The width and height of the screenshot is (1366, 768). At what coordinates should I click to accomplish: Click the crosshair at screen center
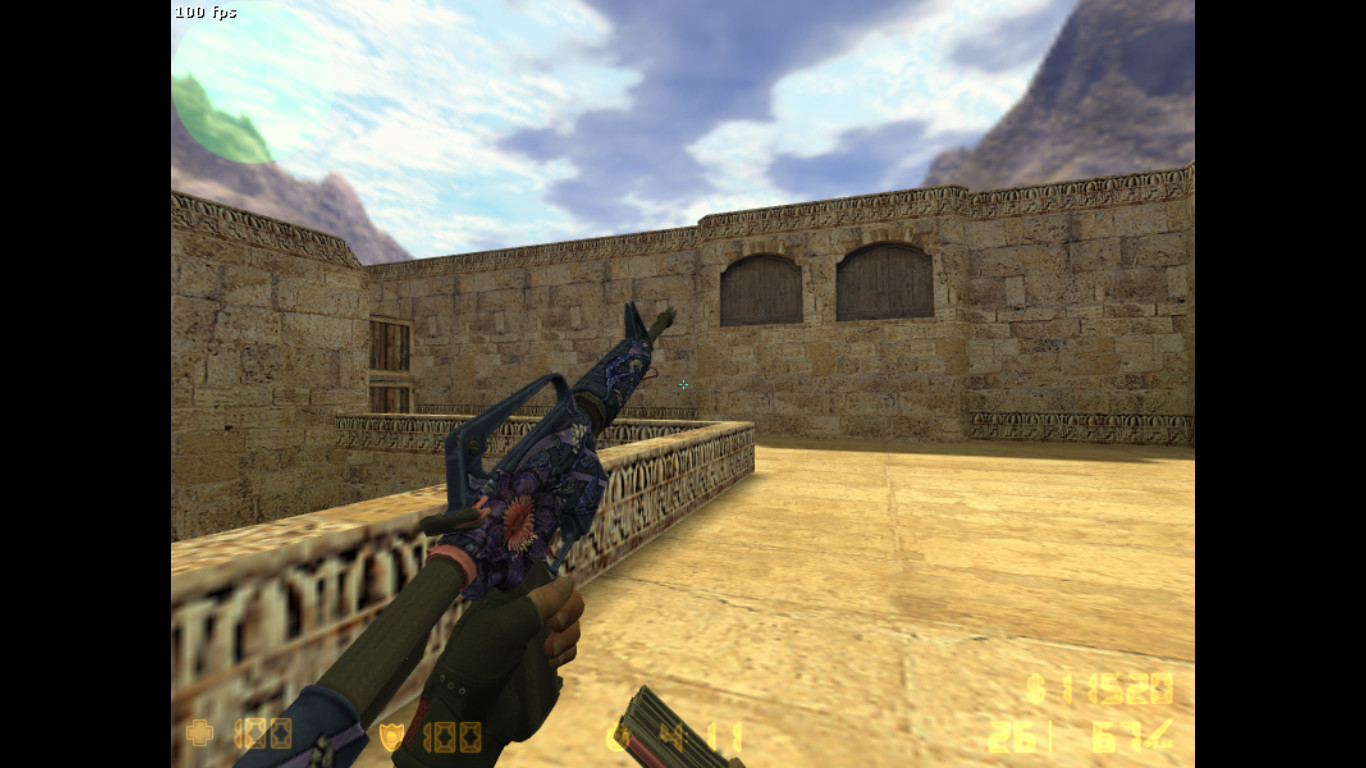coord(683,386)
